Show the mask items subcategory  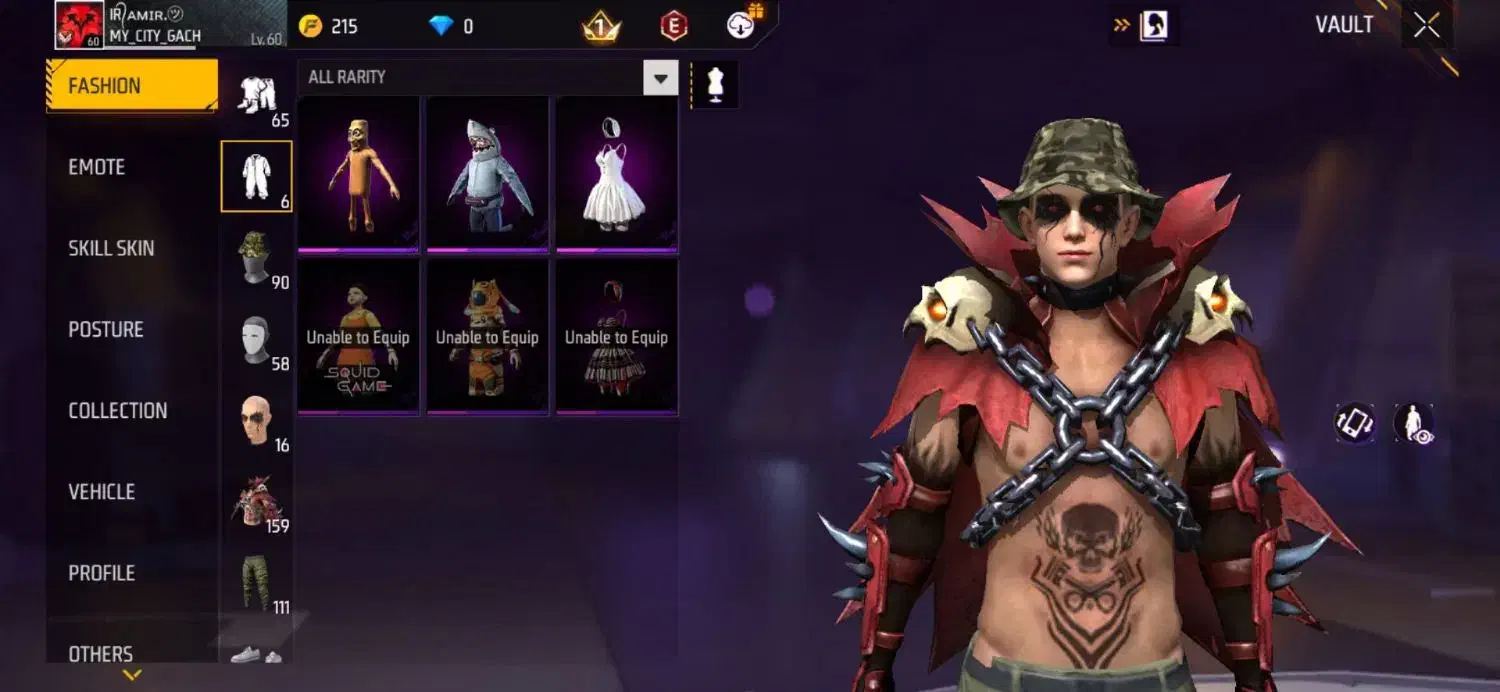point(256,340)
